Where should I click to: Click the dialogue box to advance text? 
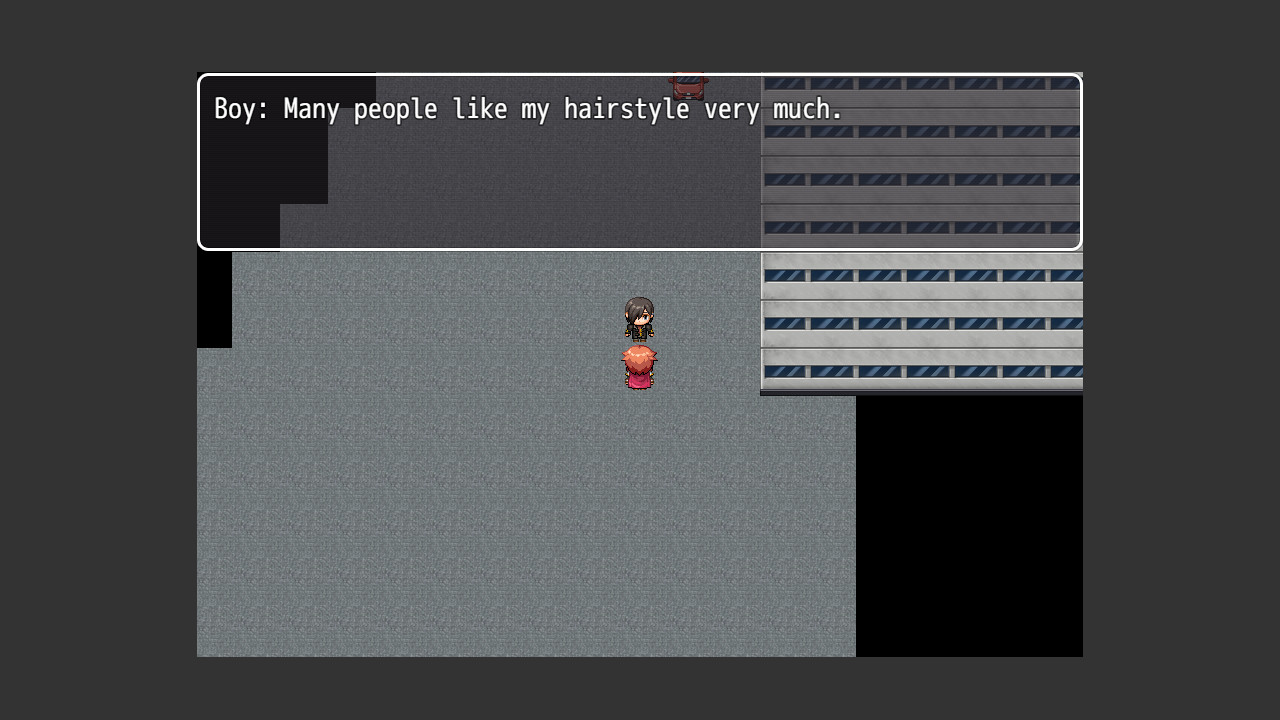point(640,180)
